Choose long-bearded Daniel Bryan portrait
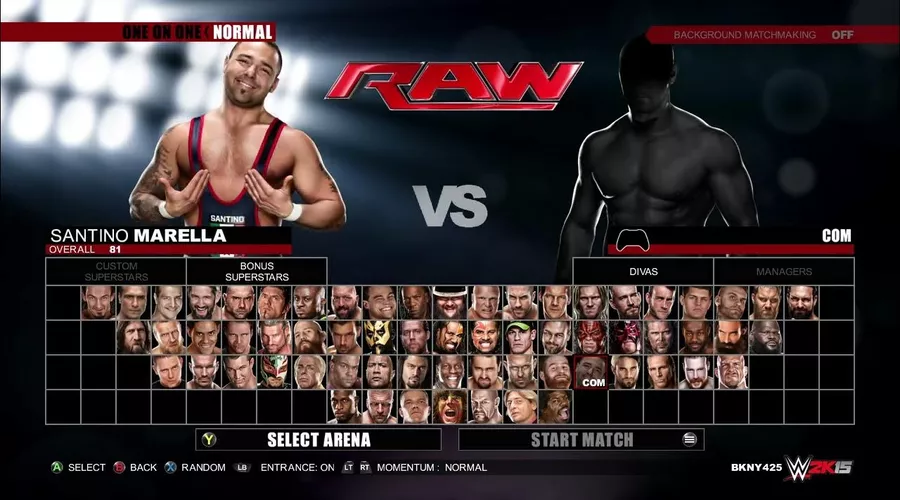Viewport: 900px width, 500px height. coord(133,337)
